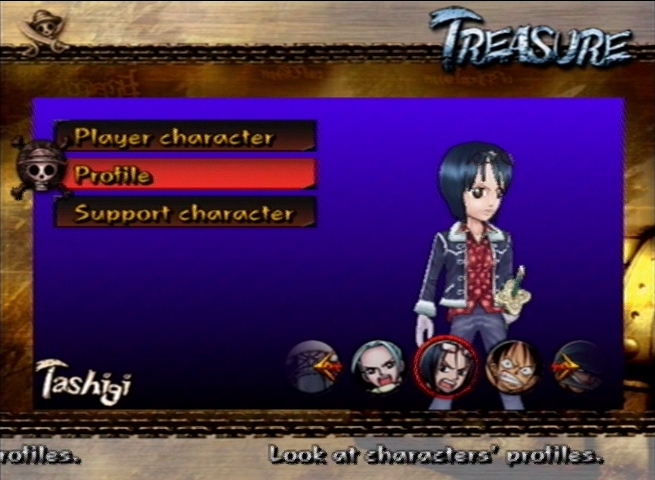Select the Player character menu entry
655x480 pixels.
click(185, 137)
